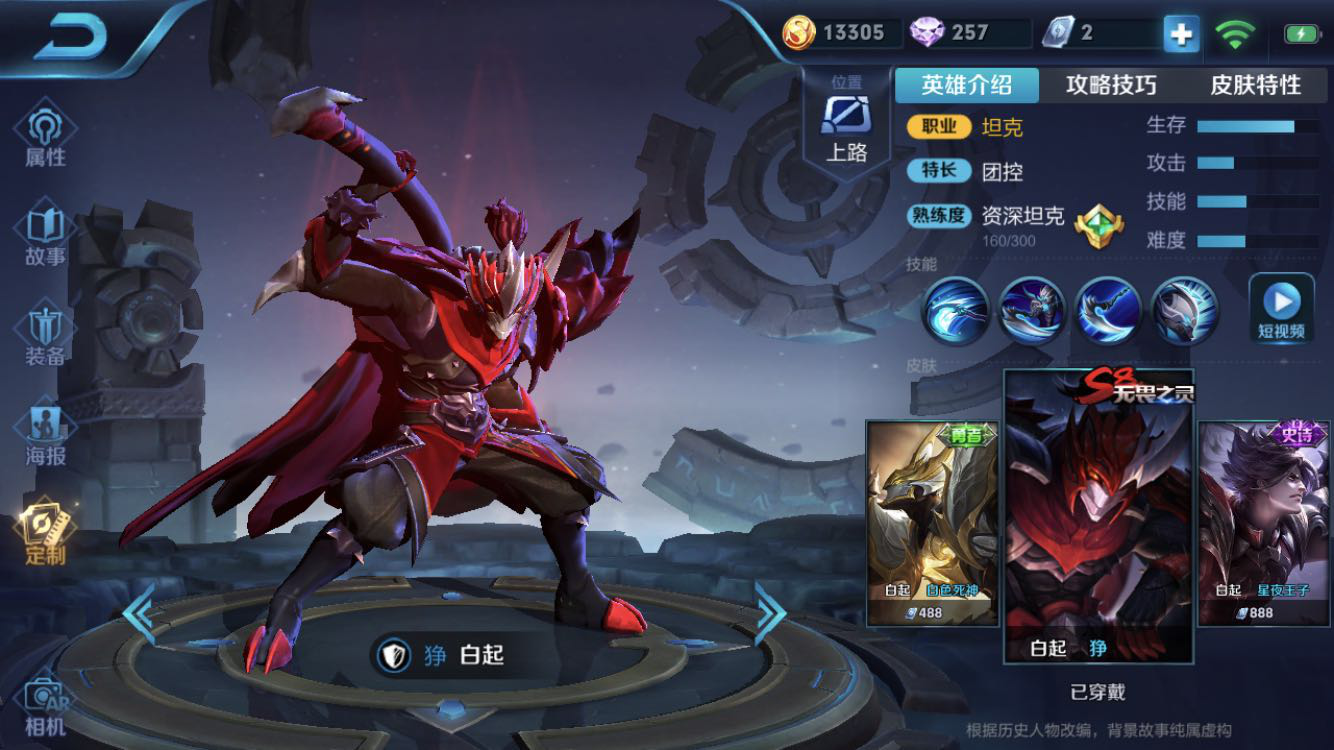This screenshot has width=1334, height=750.
Task: Play the 短视频 short video
Action: click(x=1281, y=308)
